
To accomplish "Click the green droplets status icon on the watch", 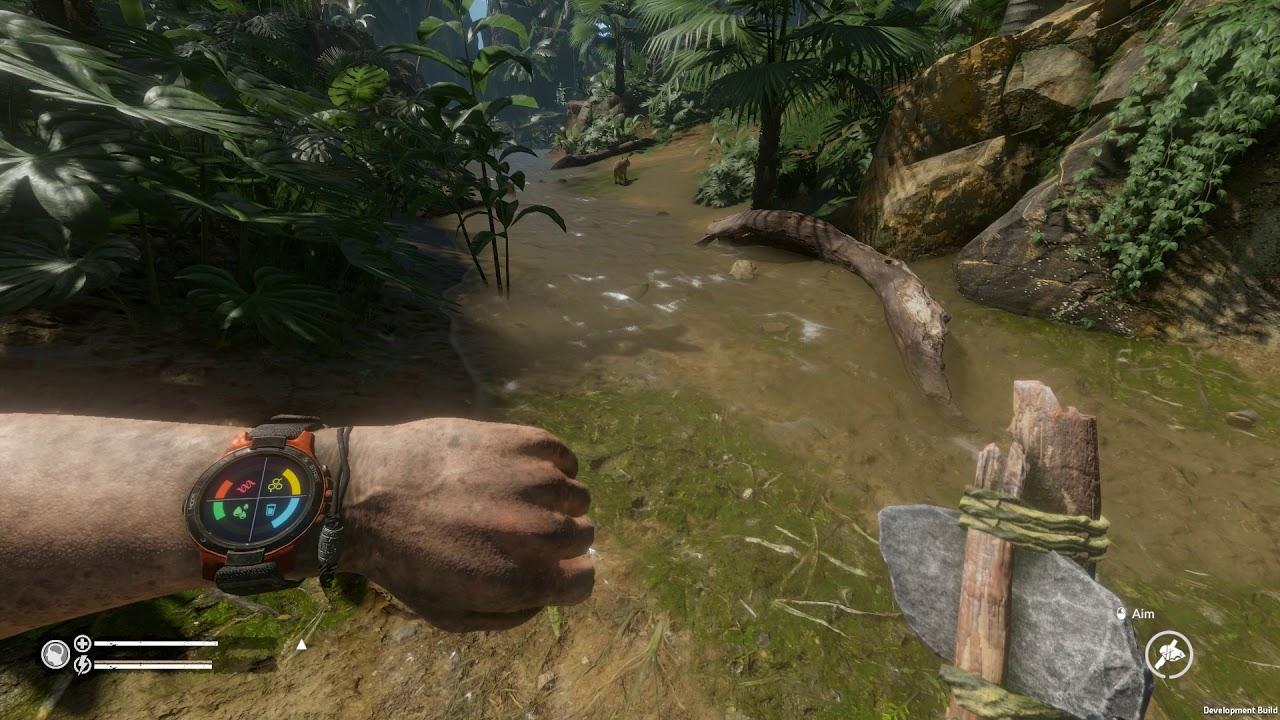I will tap(240, 510).
